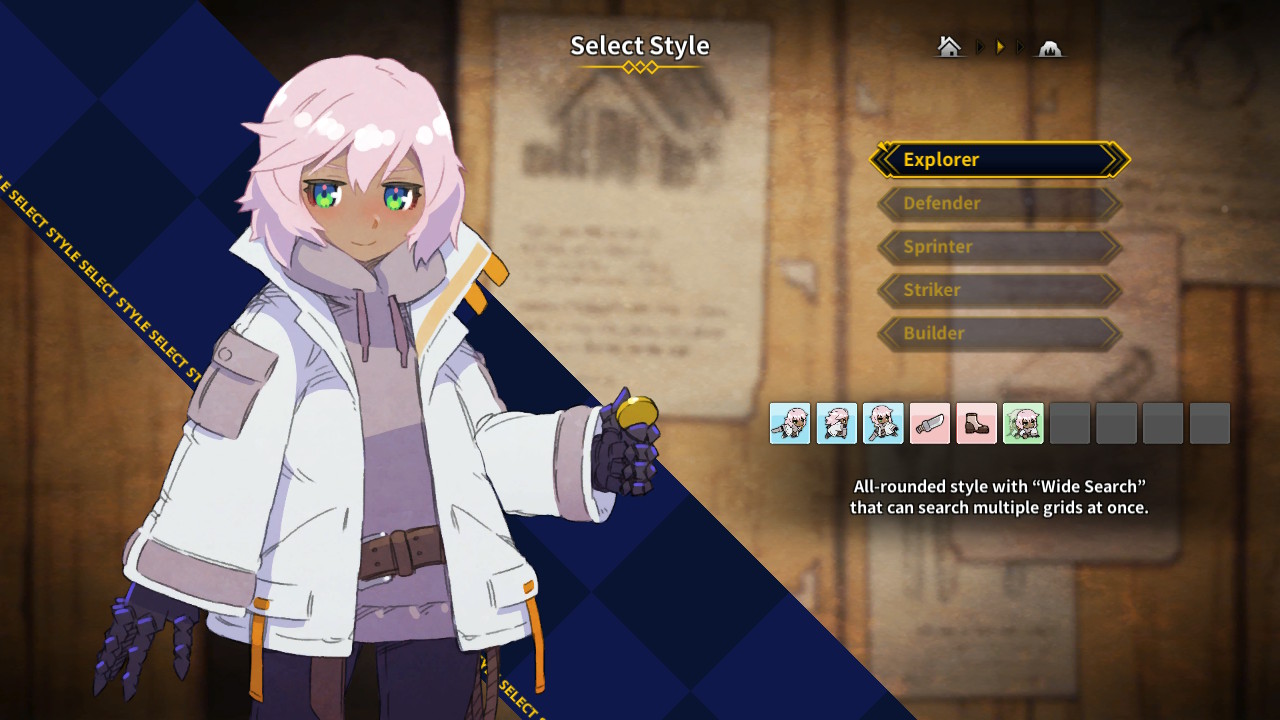
Task: Open the green Wide Search ability icon
Action: [1023, 423]
